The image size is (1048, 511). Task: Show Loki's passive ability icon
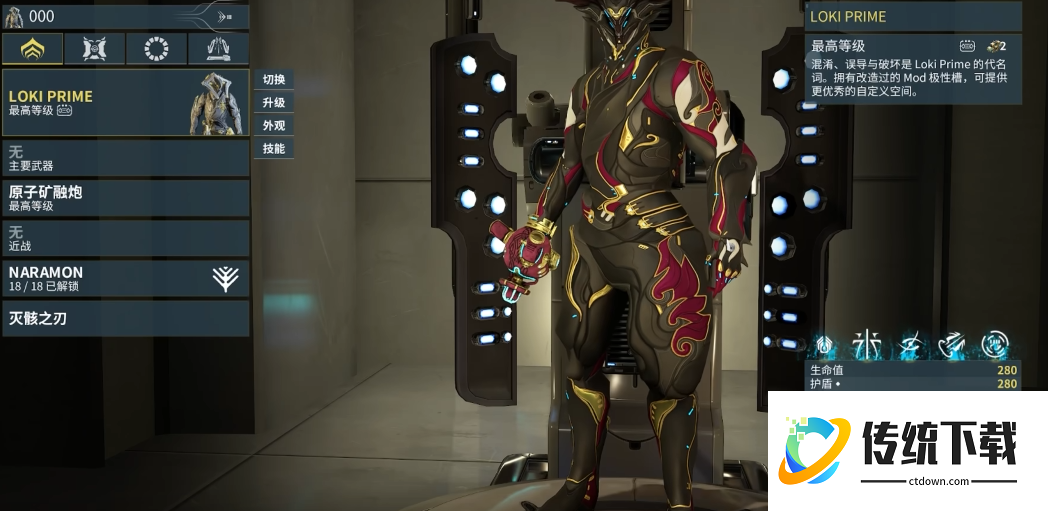coord(825,346)
